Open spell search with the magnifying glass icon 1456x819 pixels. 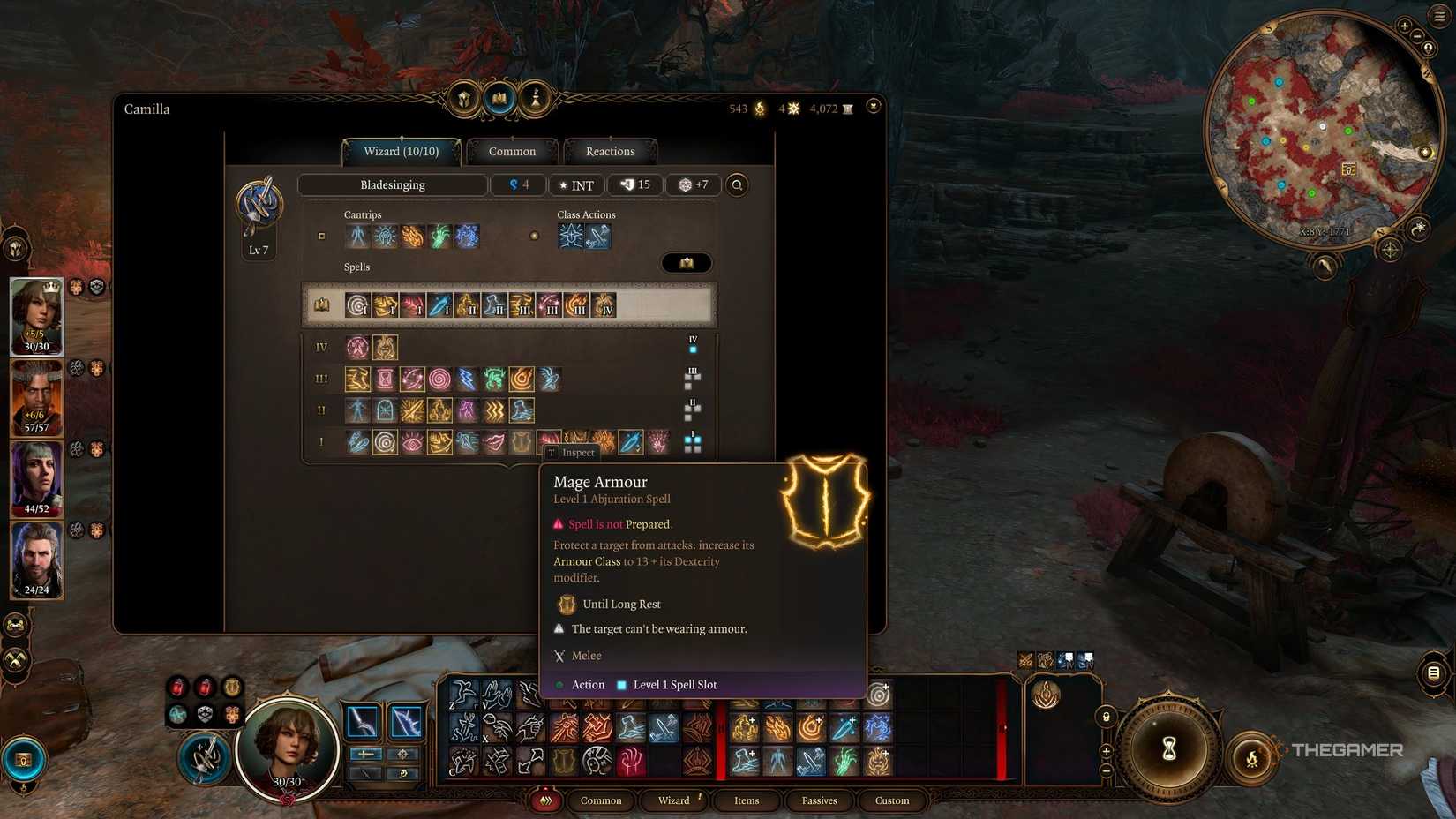(x=738, y=184)
